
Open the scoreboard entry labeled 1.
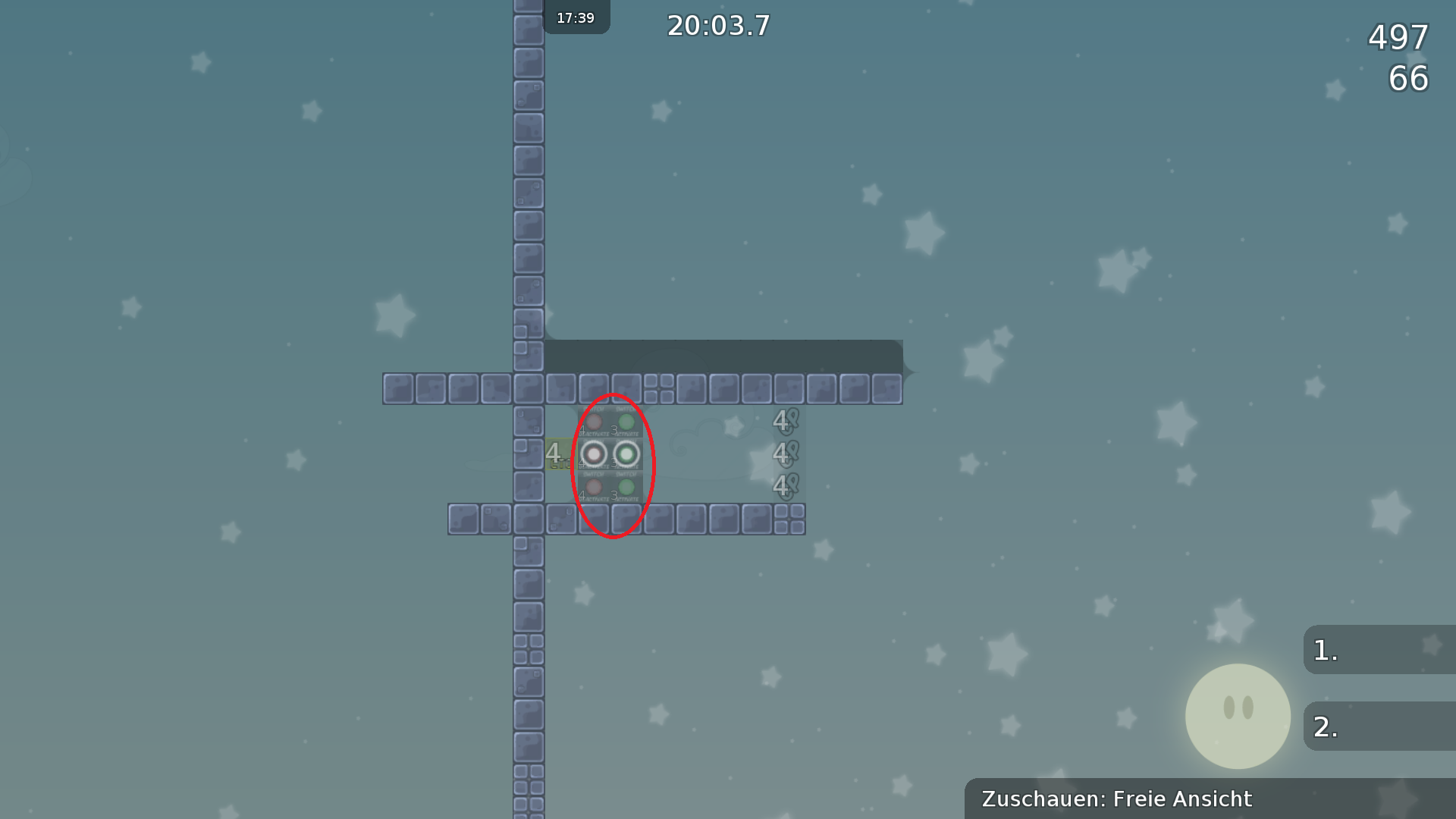click(x=1380, y=651)
